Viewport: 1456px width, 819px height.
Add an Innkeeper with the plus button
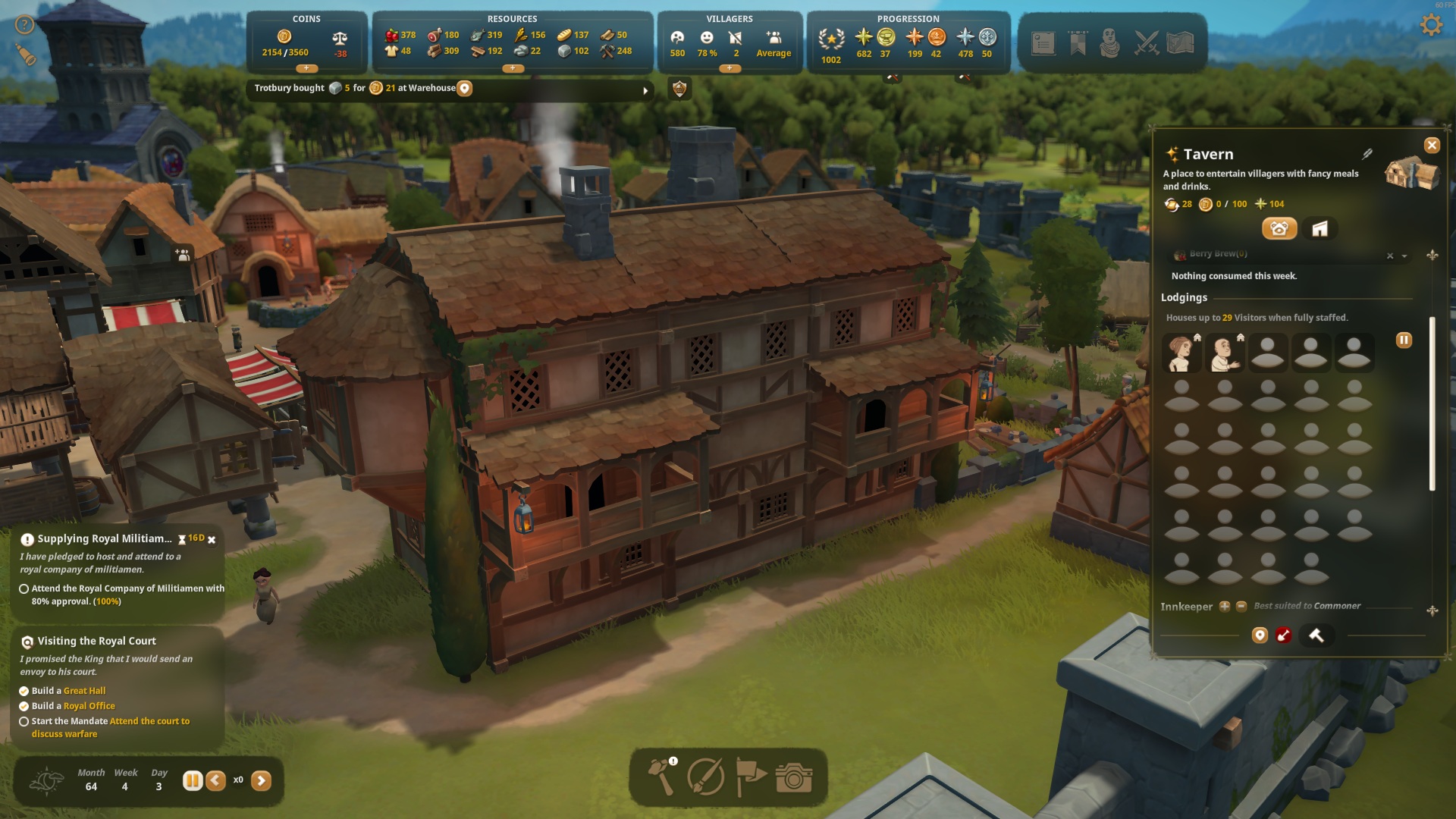(1224, 607)
